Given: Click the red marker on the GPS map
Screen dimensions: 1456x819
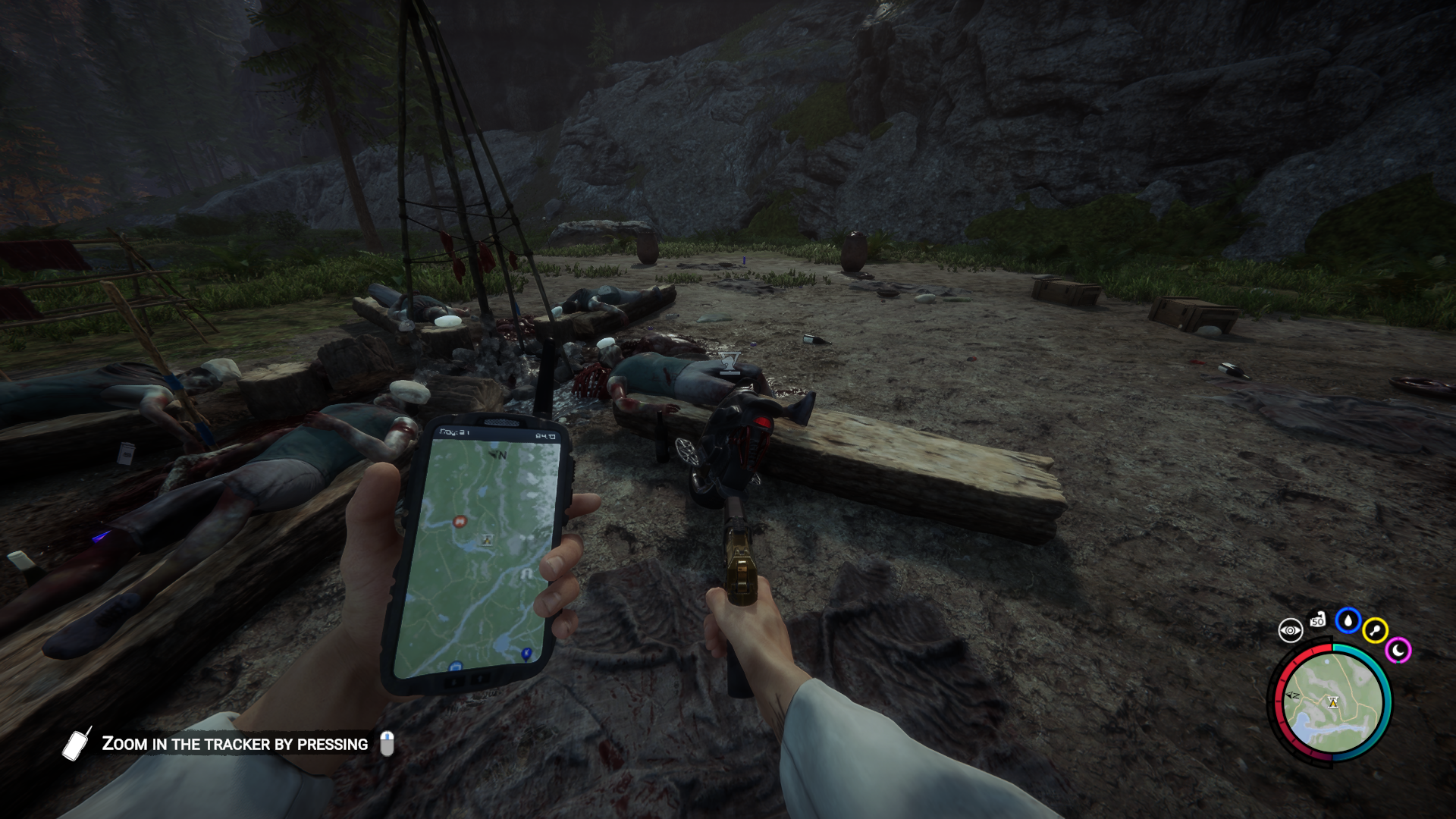Looking at the screenshot, I should [x=459, y=521].
